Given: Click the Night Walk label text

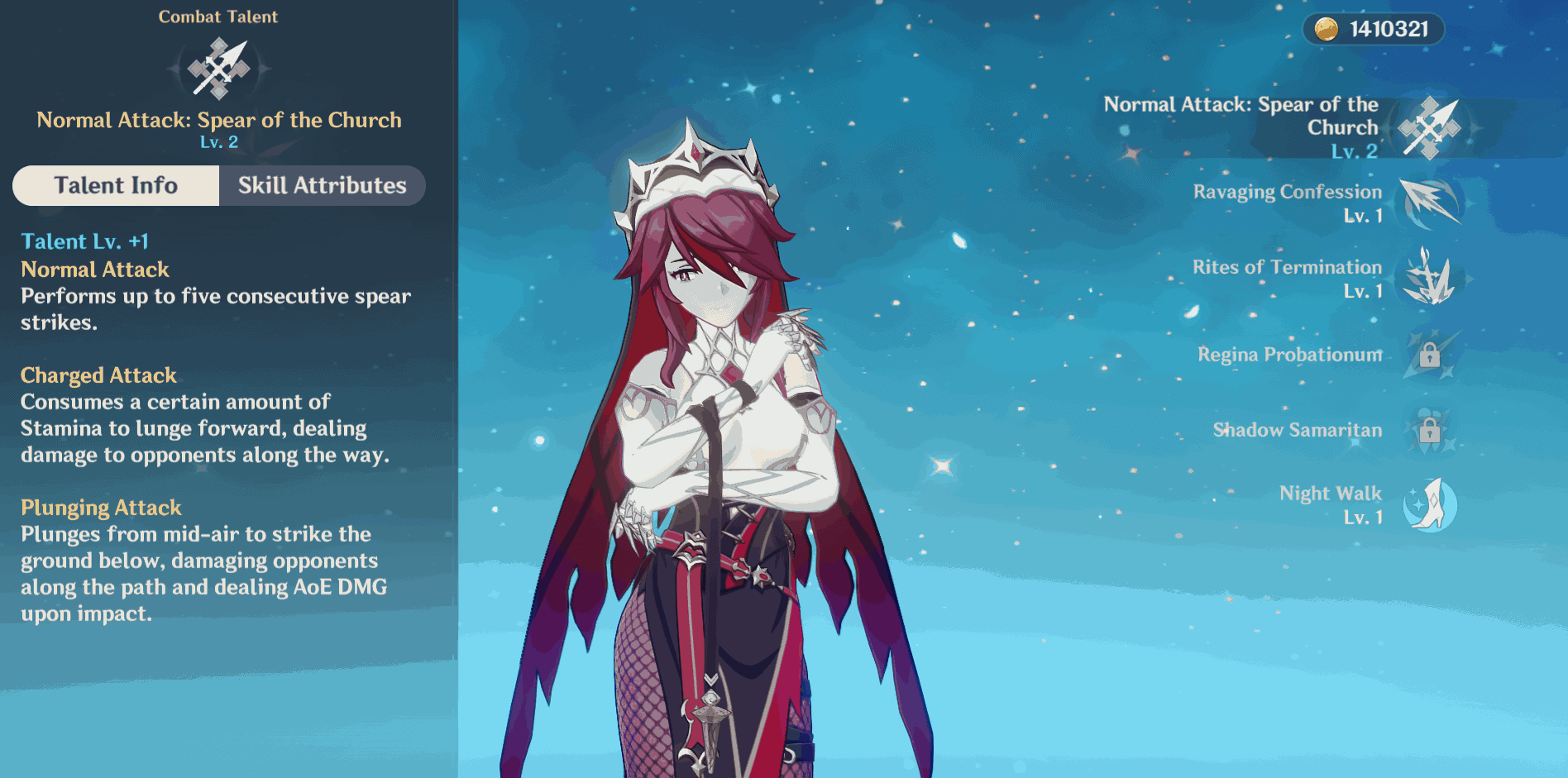Looking at the screenshot, I should click(x=1330, y=494).
